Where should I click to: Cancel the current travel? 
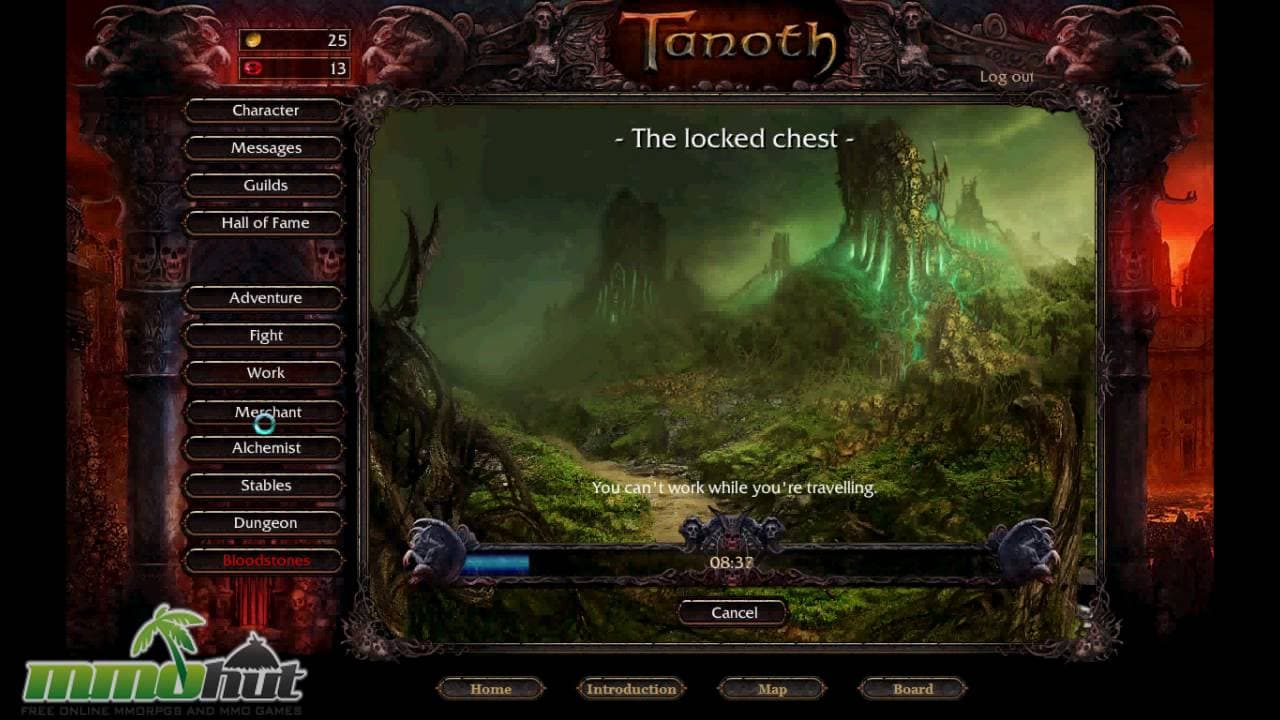click(731, 612)
